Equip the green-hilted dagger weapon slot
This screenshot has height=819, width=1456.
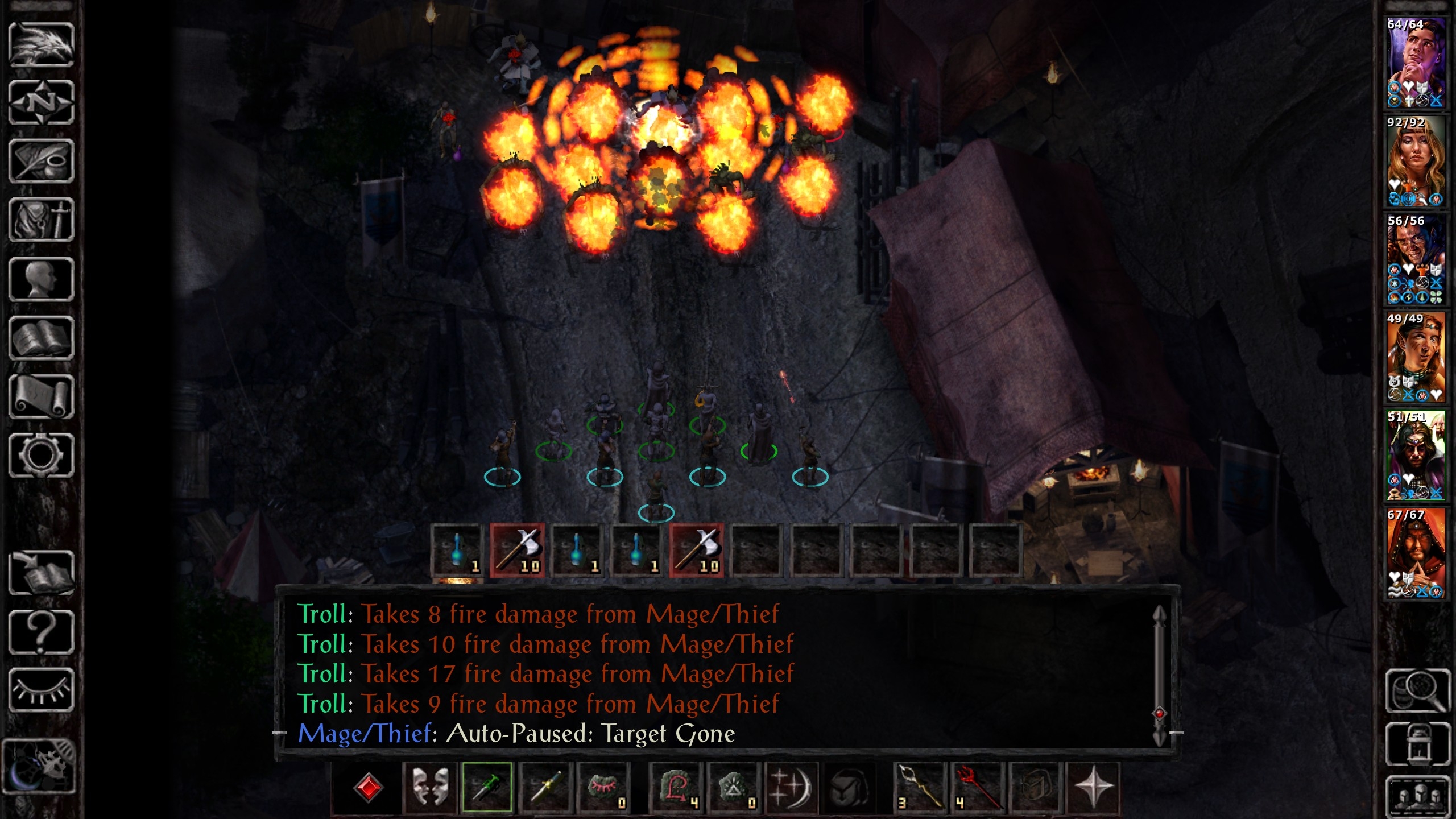[x=487, y=787]
